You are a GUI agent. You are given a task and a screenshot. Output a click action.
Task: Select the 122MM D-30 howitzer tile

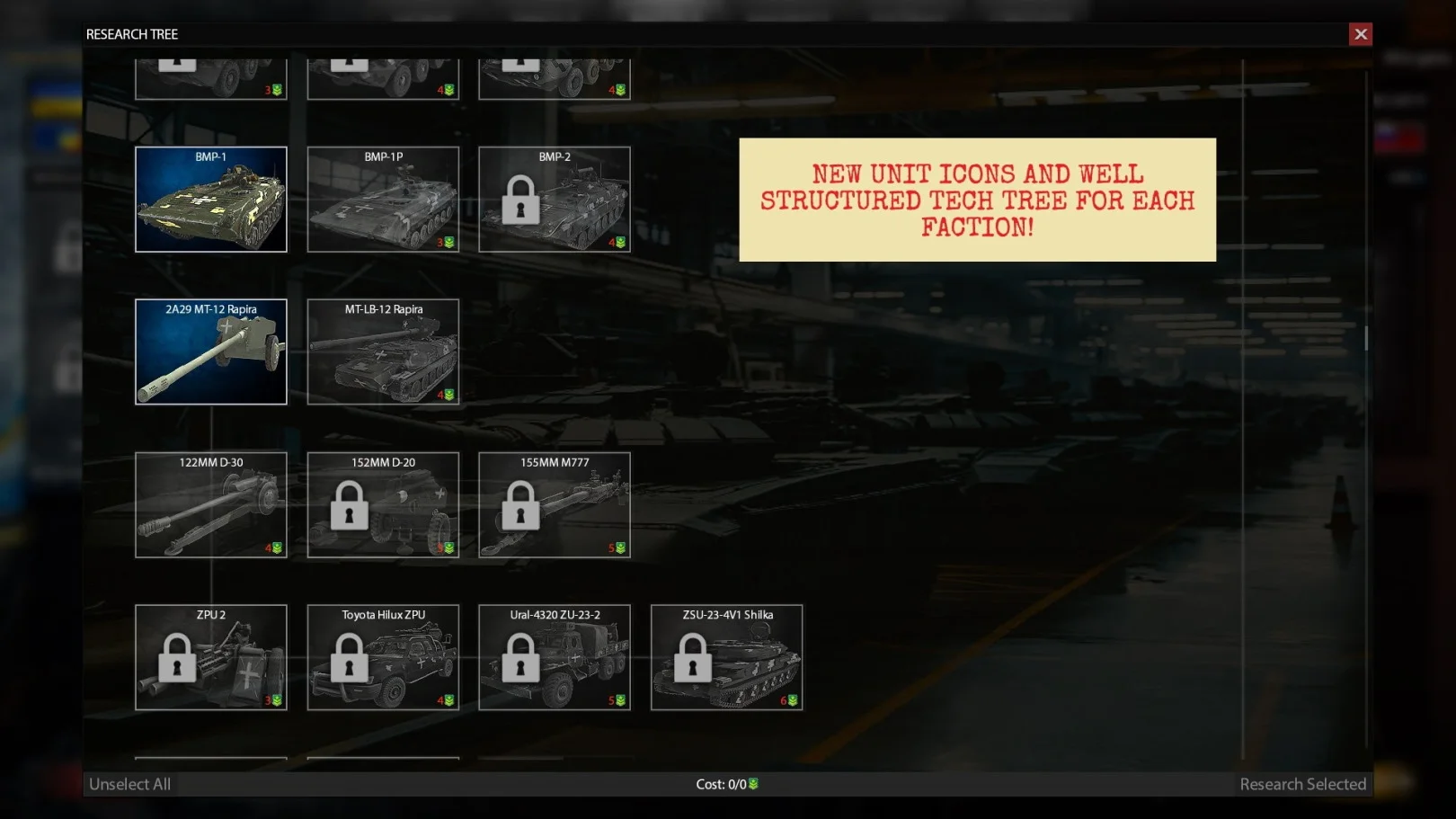tap(211, 504)
